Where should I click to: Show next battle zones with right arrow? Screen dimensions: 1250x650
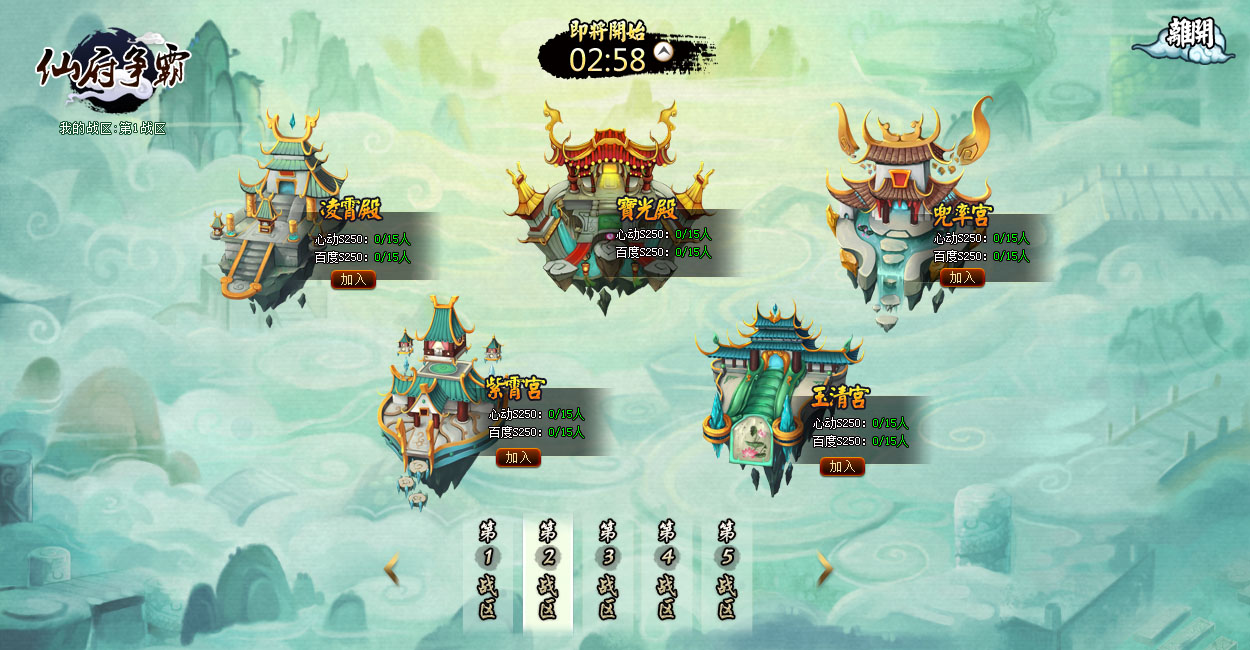(824, 570)
